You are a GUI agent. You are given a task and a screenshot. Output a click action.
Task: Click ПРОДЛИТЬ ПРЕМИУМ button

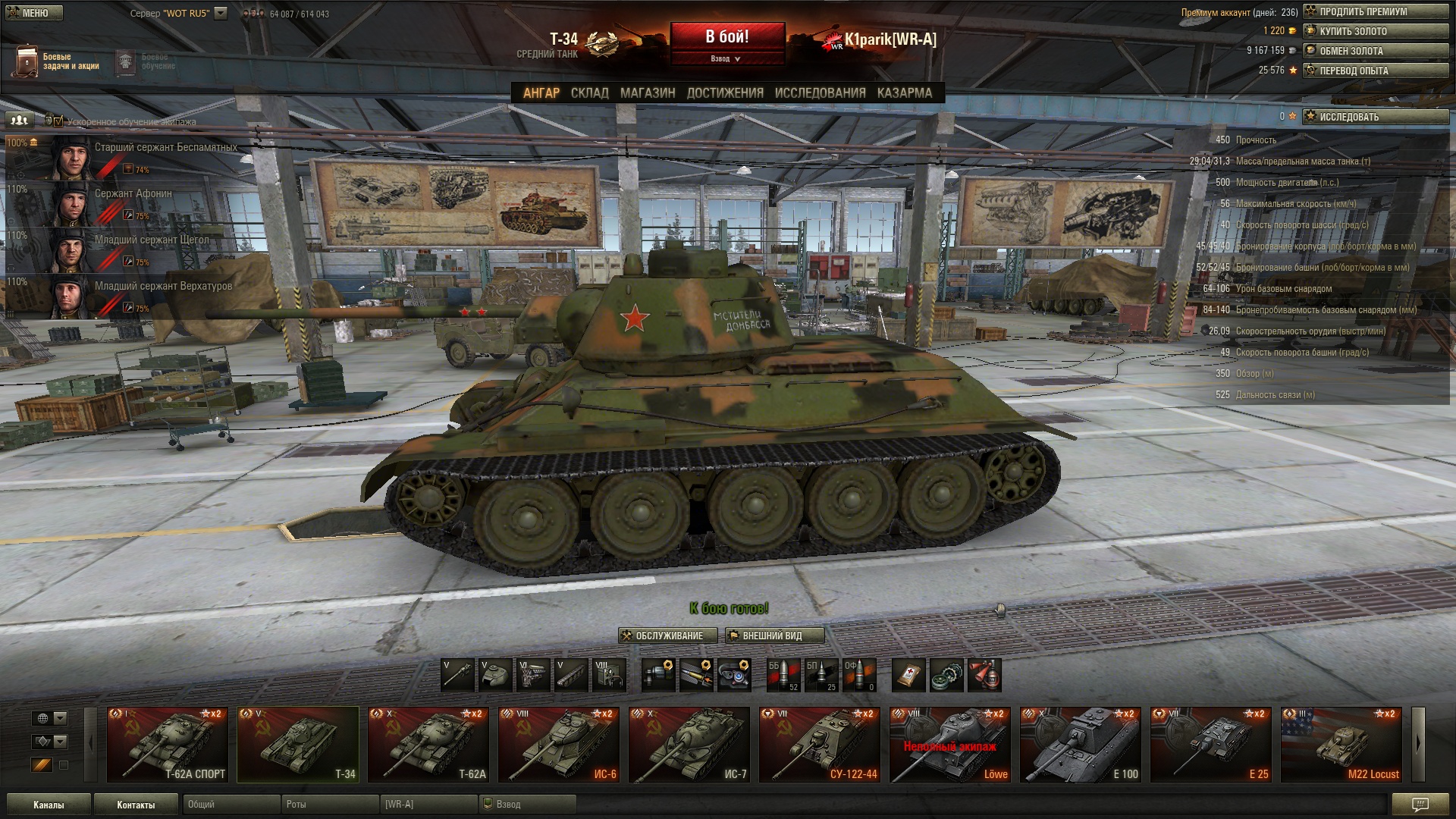(1375, 11)
